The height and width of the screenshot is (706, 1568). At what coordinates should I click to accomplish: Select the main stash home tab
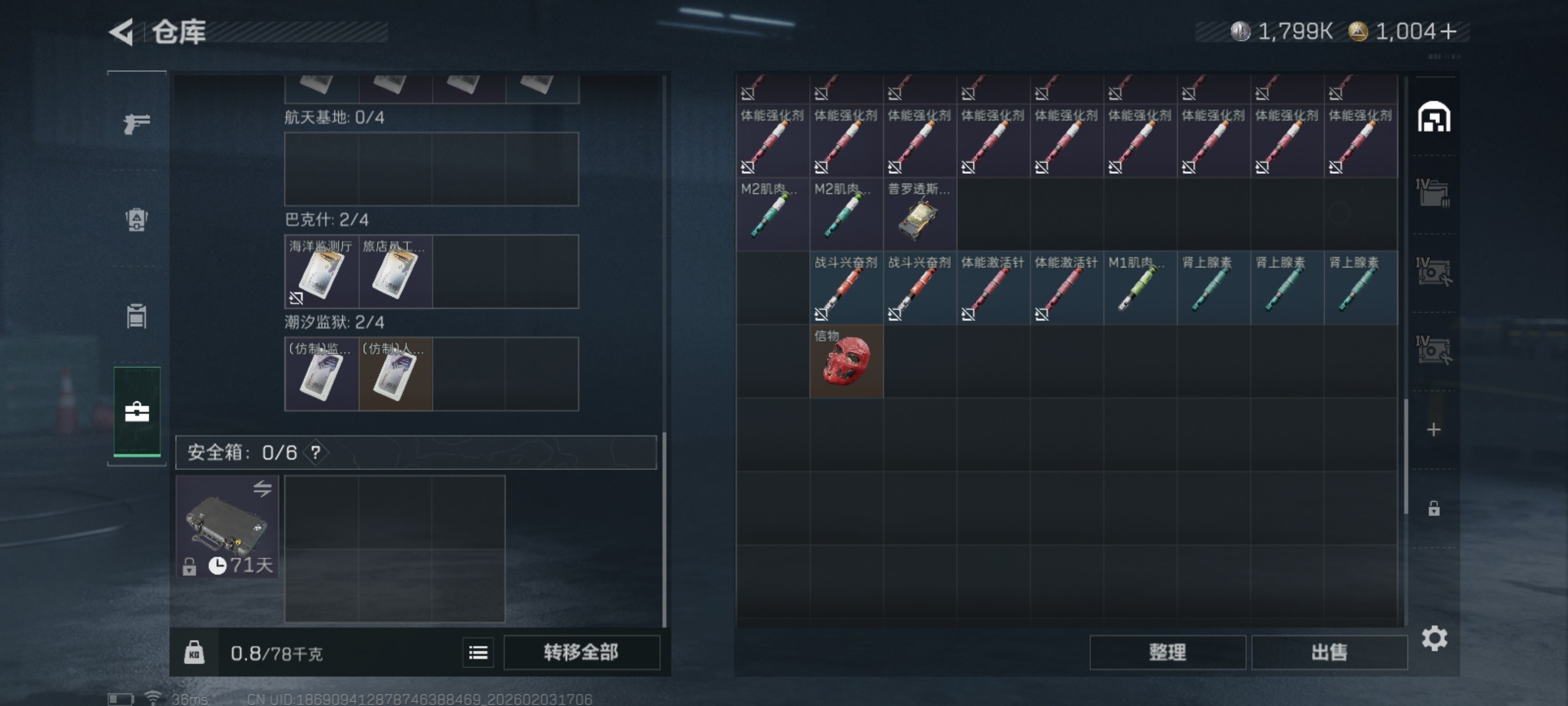[x=1434, y=118]
